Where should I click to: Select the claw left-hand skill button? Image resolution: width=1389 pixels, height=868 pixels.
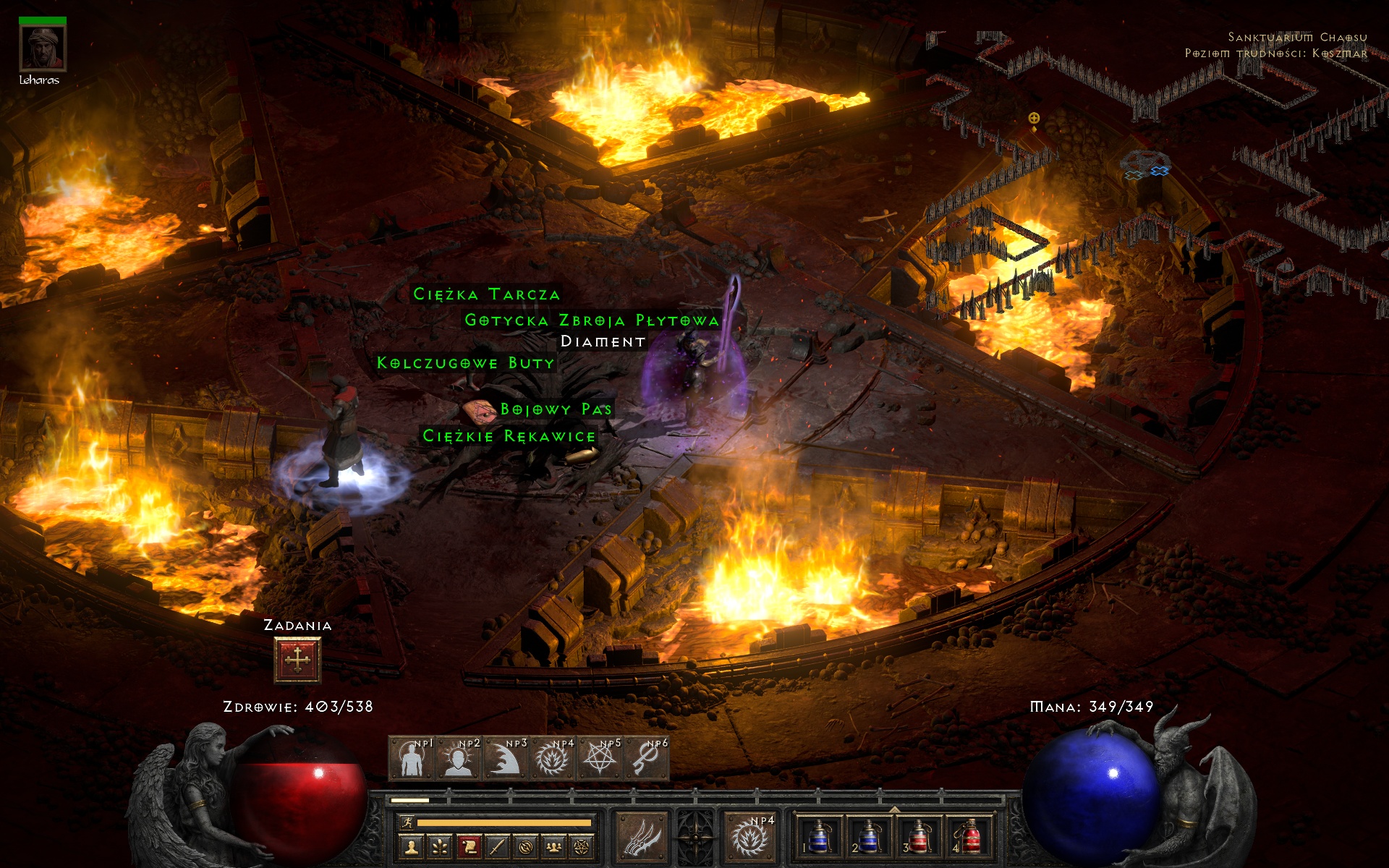[642, 837]
